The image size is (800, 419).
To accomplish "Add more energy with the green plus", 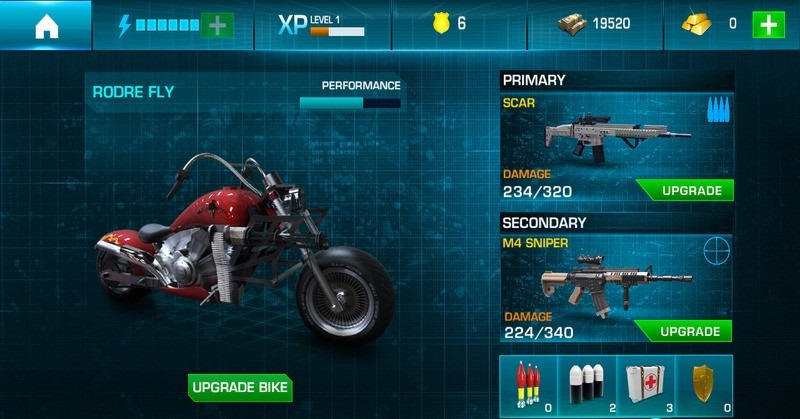I will [216, 25].
